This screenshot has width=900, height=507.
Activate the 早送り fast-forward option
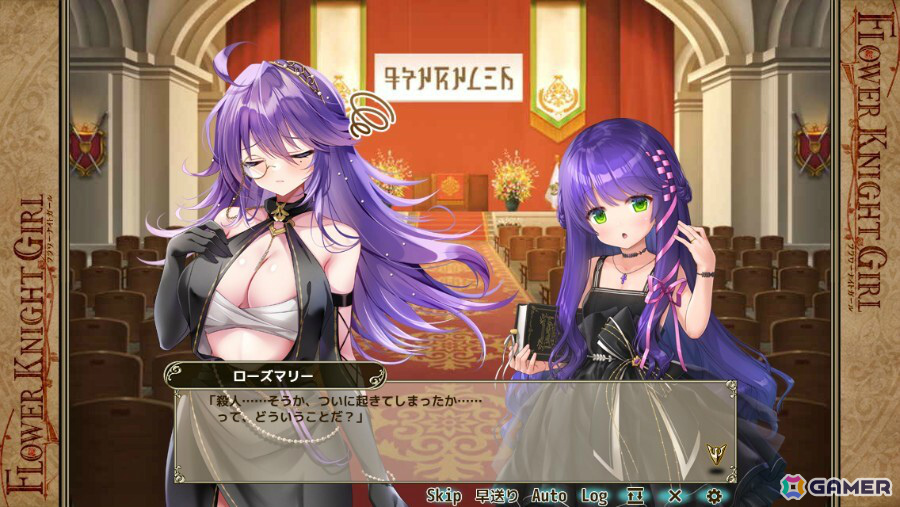tap(496, 495)
